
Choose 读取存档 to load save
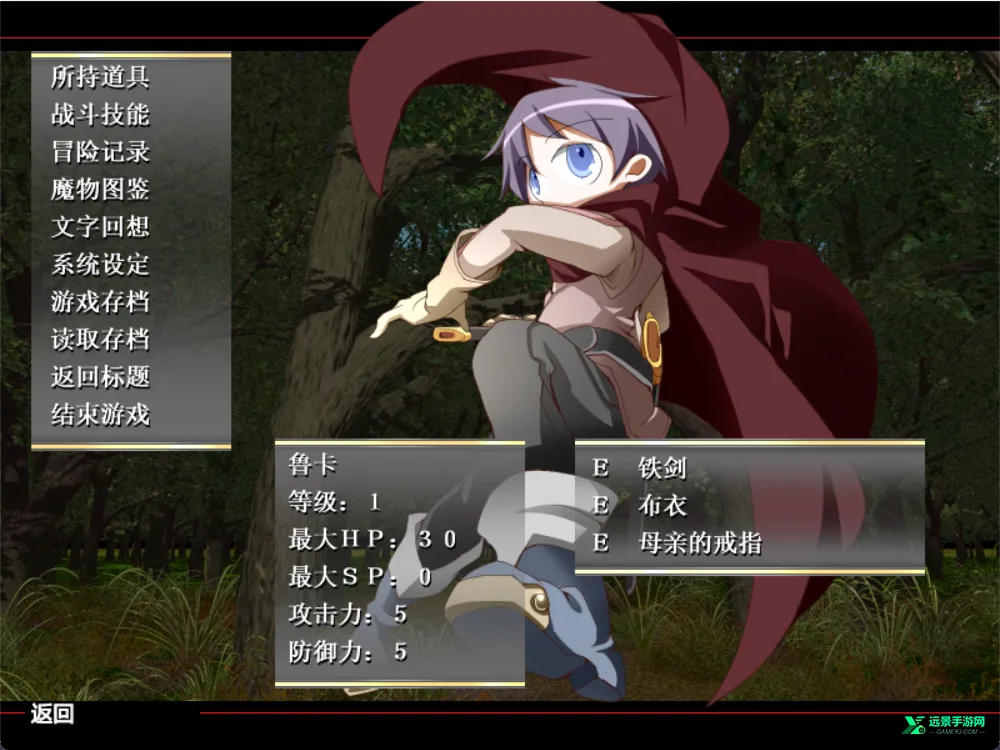coord(100,339)
